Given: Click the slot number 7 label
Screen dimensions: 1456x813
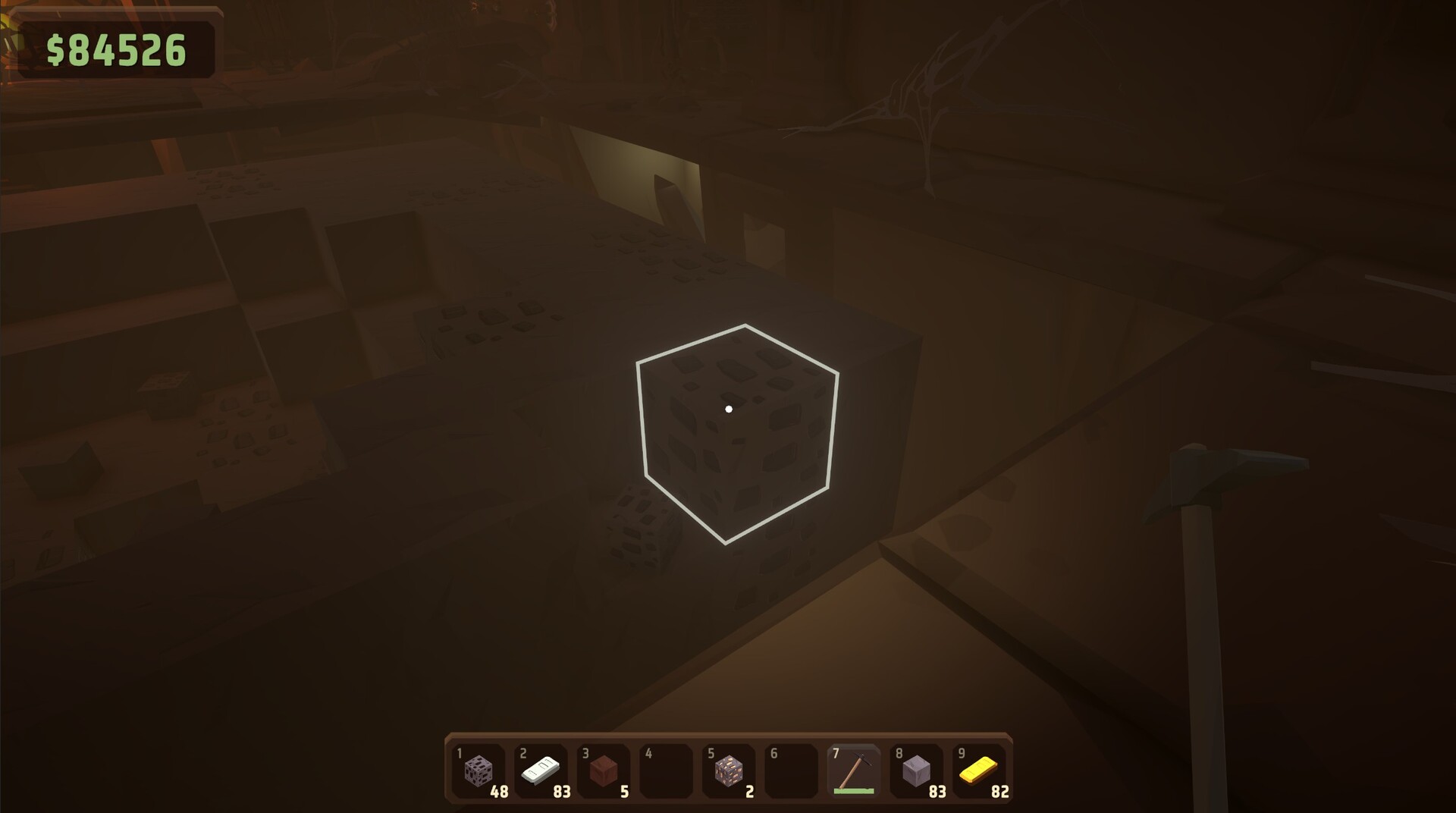Looking at the screenshot, I should [835, 754].
